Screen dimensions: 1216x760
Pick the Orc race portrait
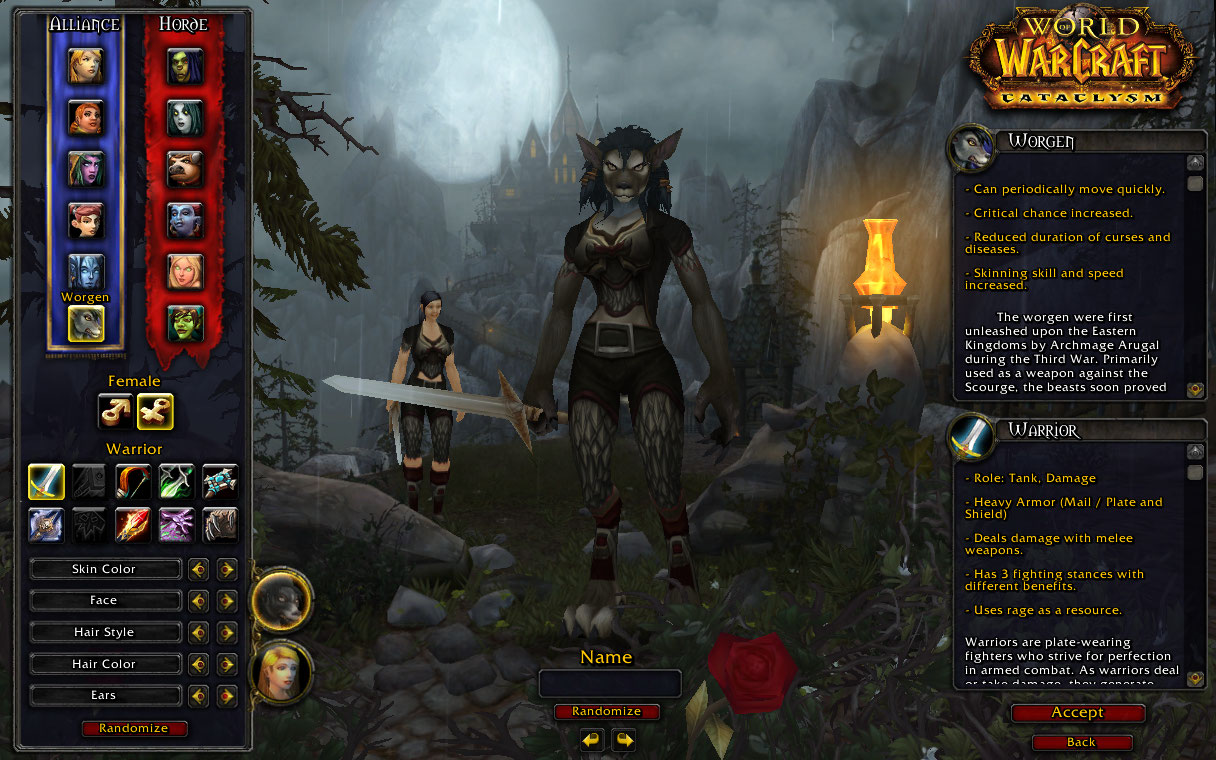click(185, 66)
